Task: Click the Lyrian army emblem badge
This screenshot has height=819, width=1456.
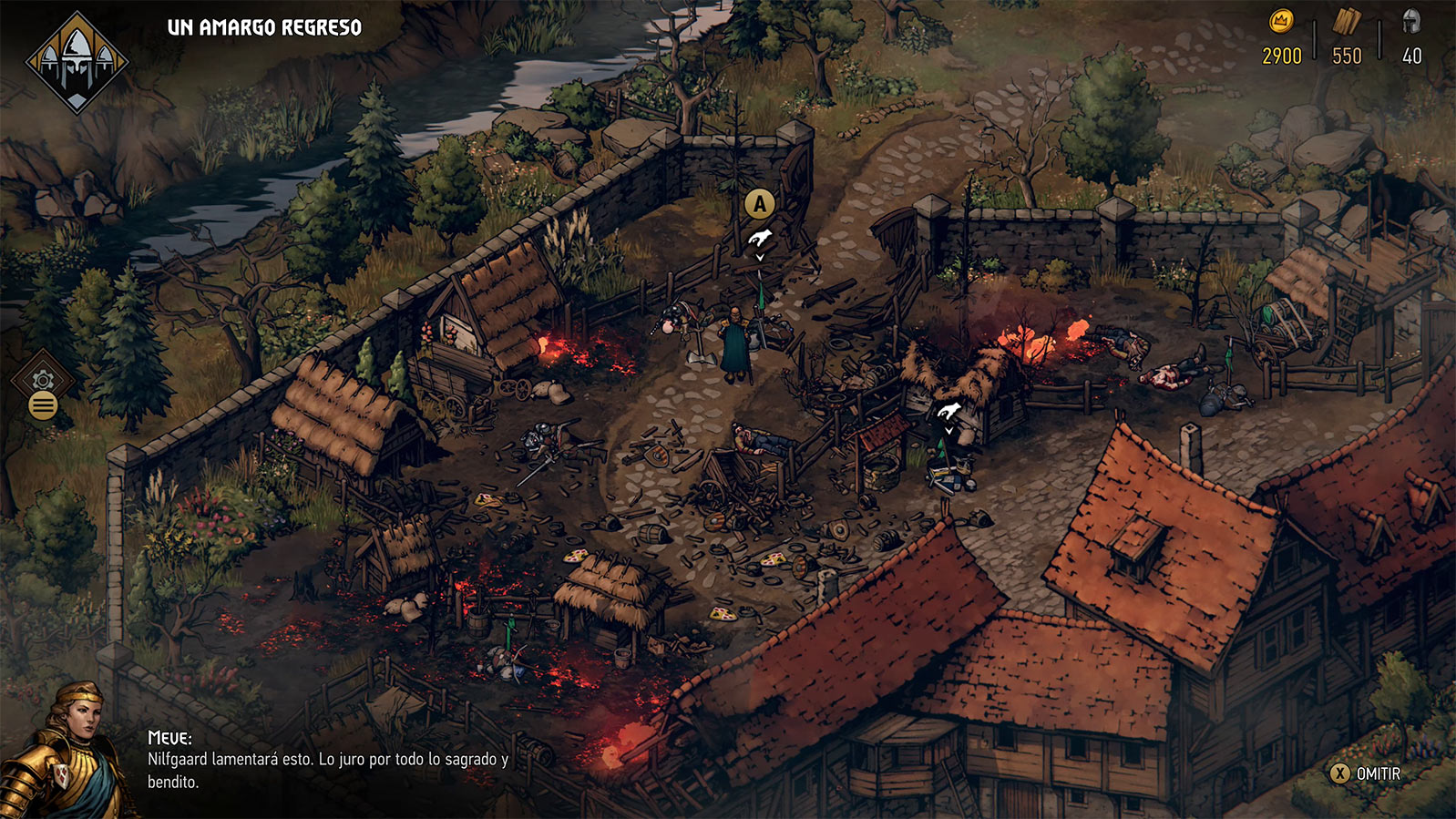Action: tap(77, 62)
